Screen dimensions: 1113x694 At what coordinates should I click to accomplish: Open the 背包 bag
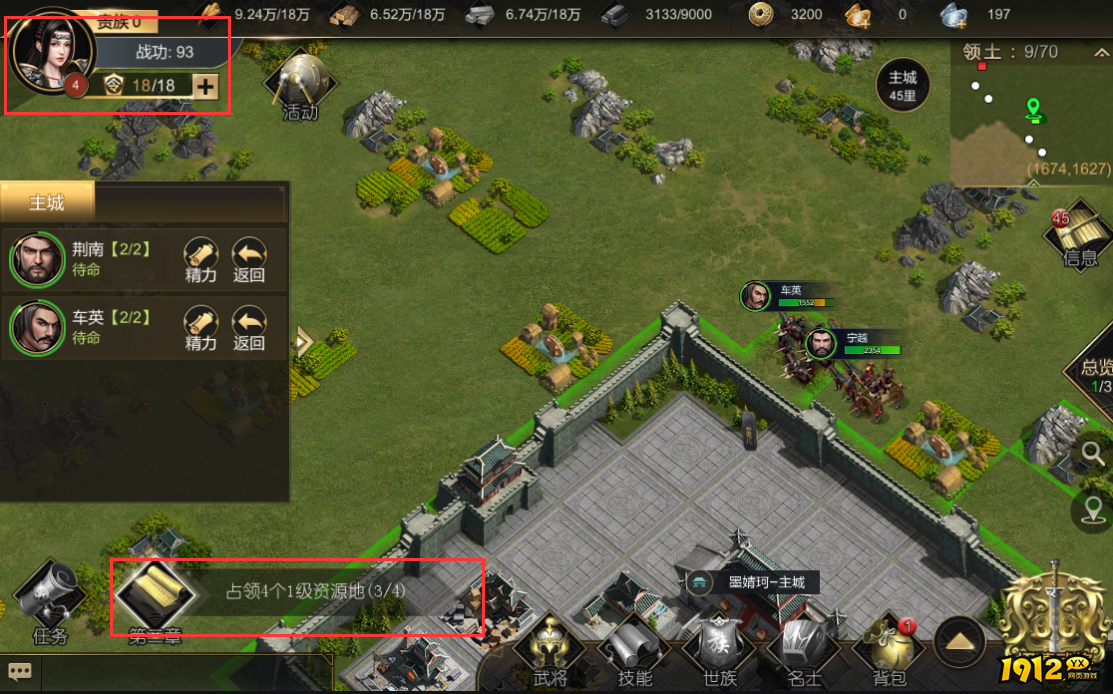click(889, 650)
